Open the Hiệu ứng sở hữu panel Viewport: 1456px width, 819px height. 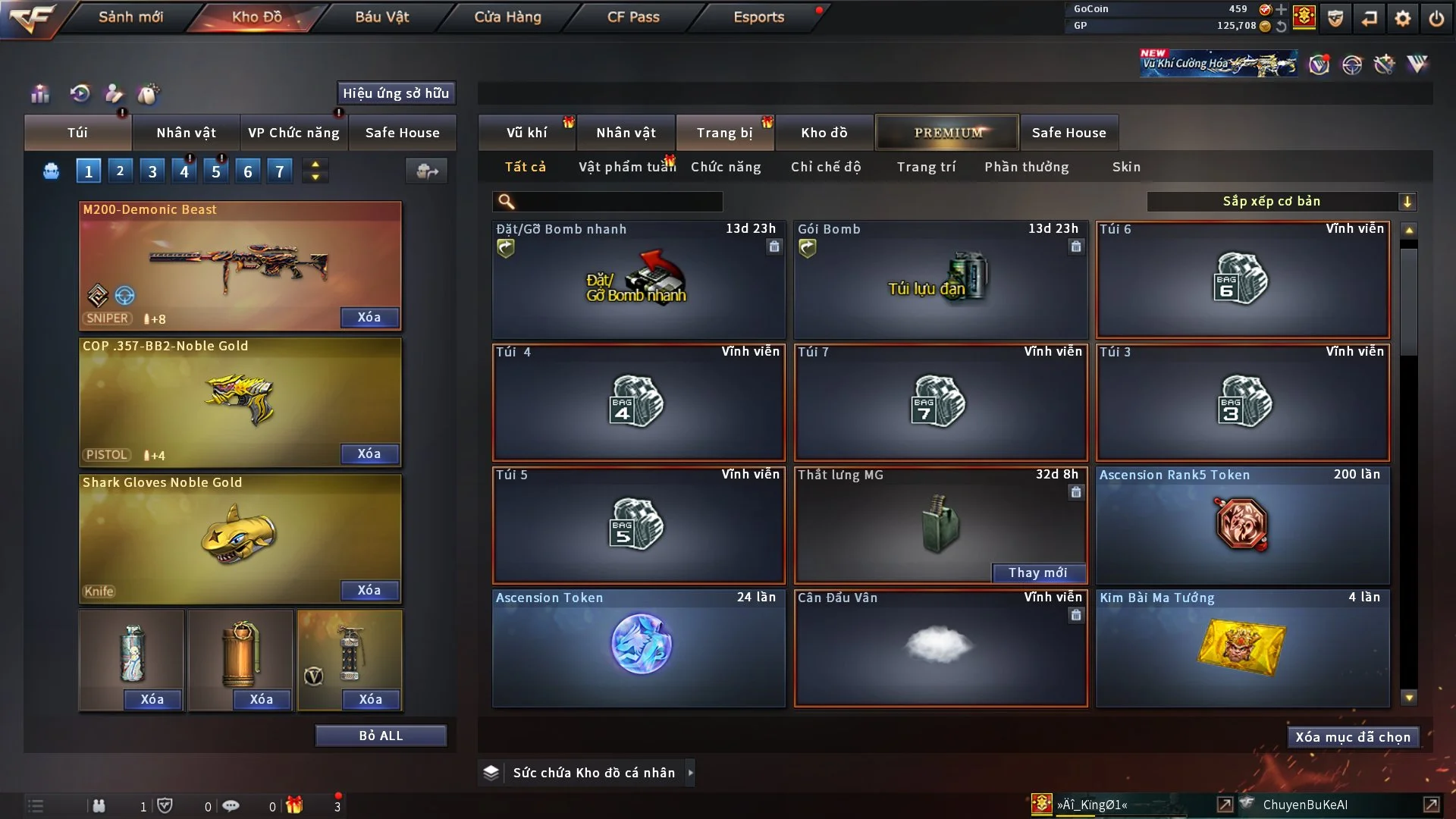click(x=396, y=93)
